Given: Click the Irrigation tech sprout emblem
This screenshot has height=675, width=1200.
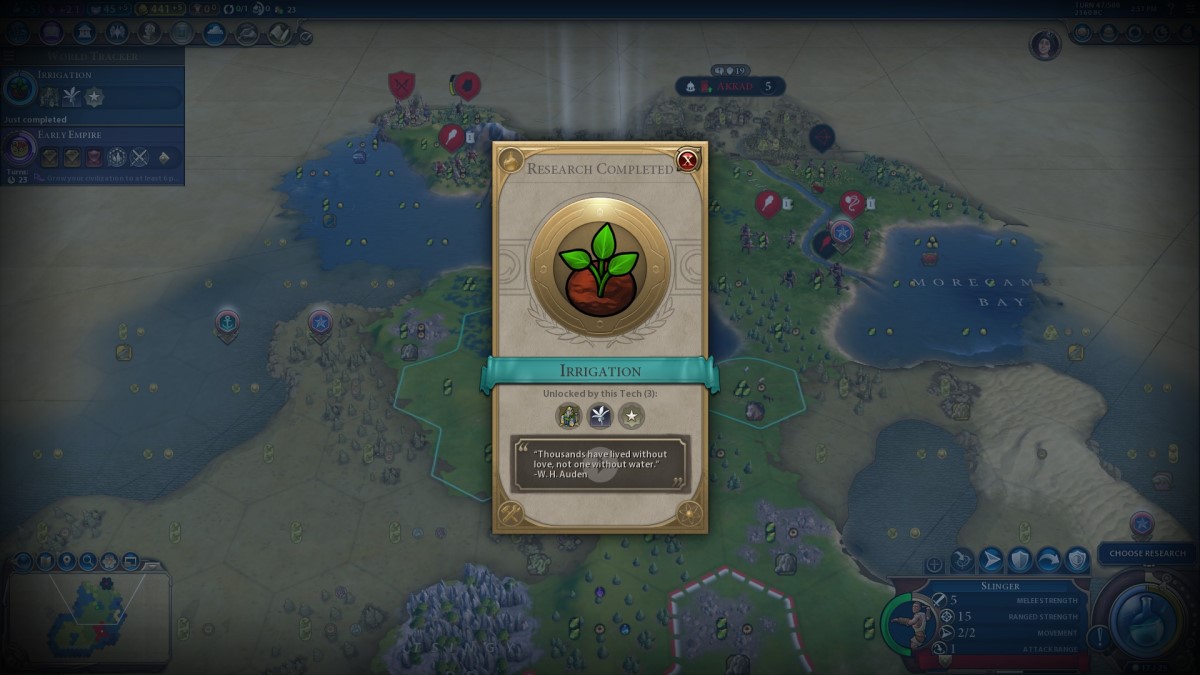Looking at the screenshot, I should tap(599, 266).
